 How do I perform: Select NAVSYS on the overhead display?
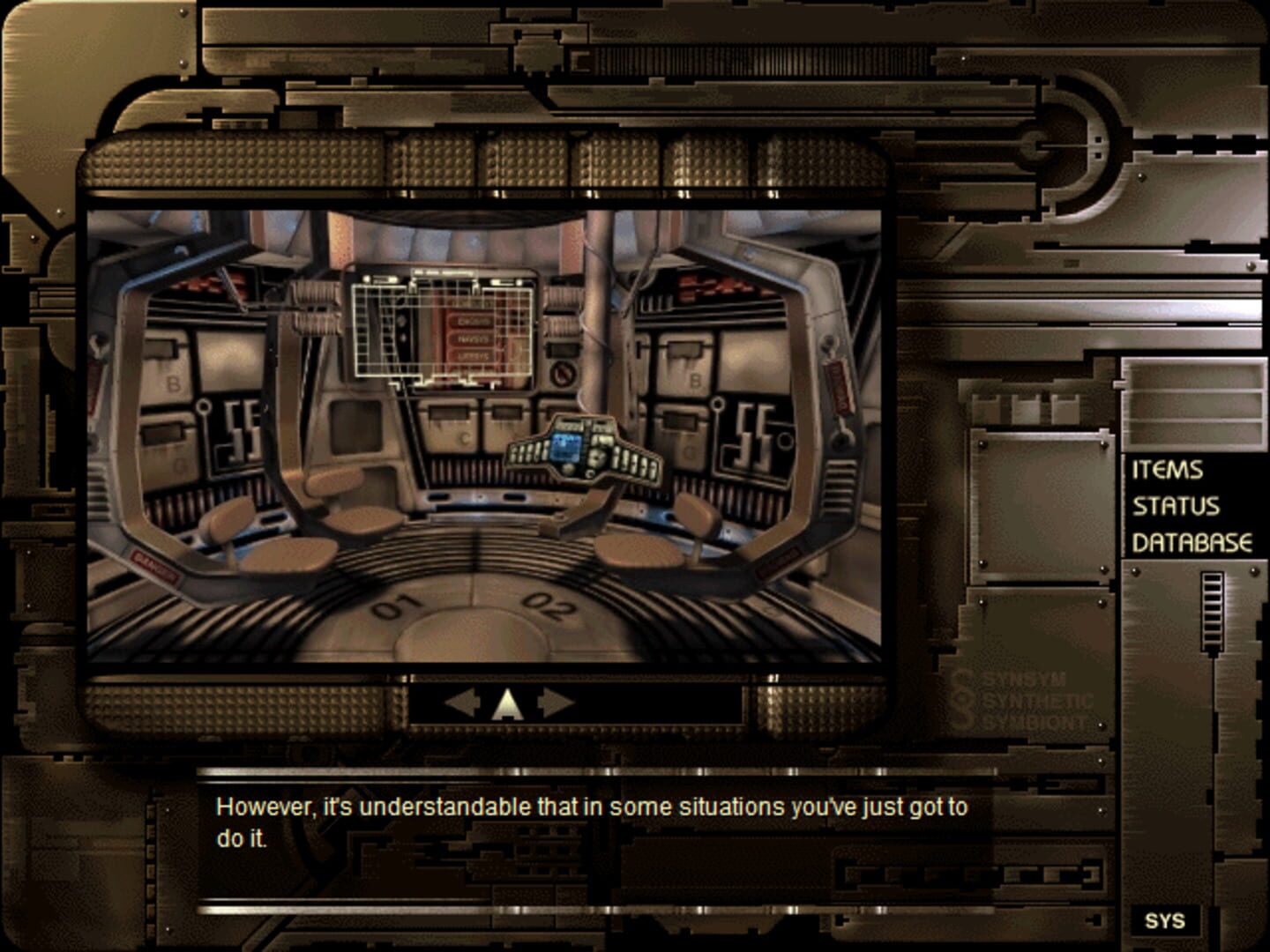tap(474, 338)
